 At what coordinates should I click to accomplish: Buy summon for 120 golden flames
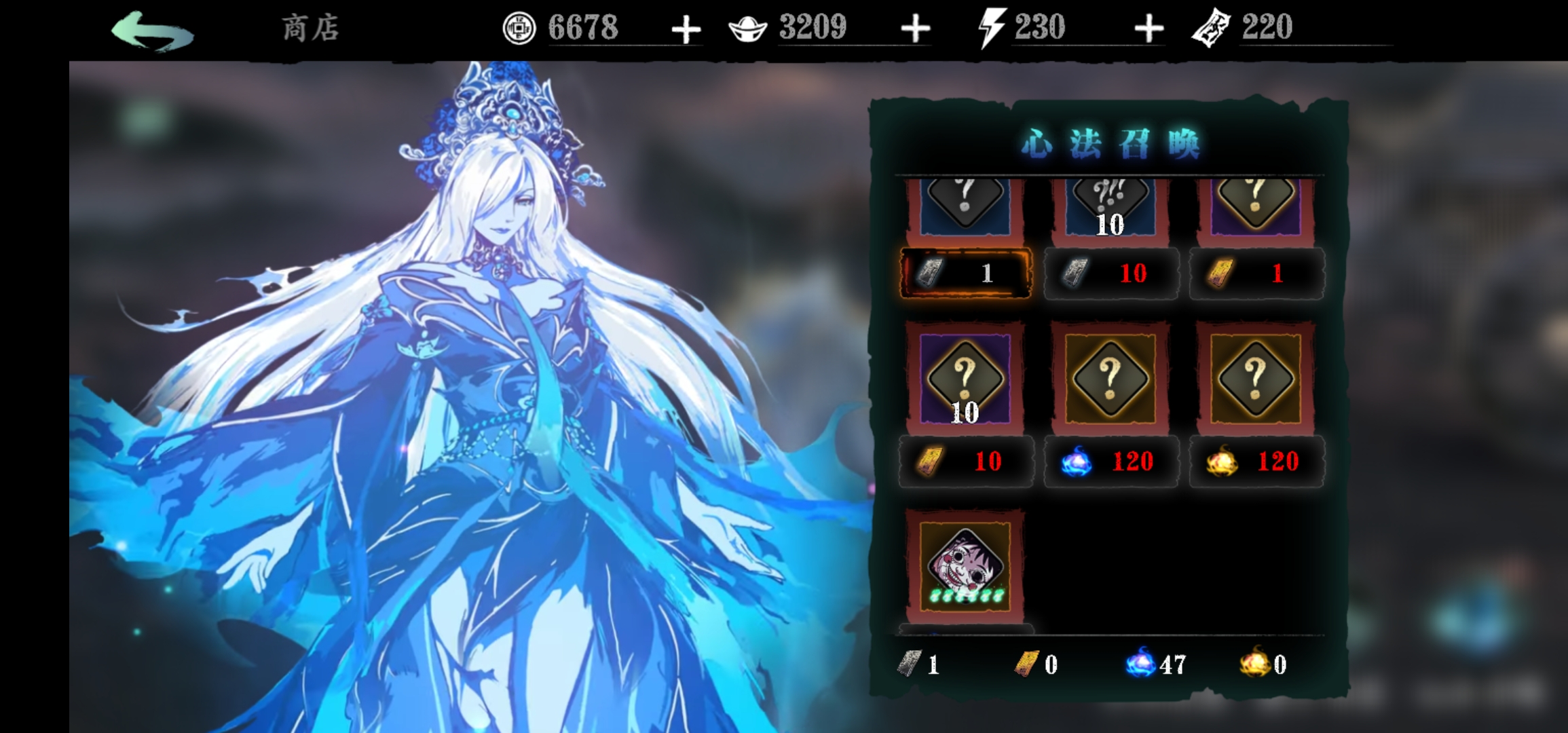(1256, 462)
